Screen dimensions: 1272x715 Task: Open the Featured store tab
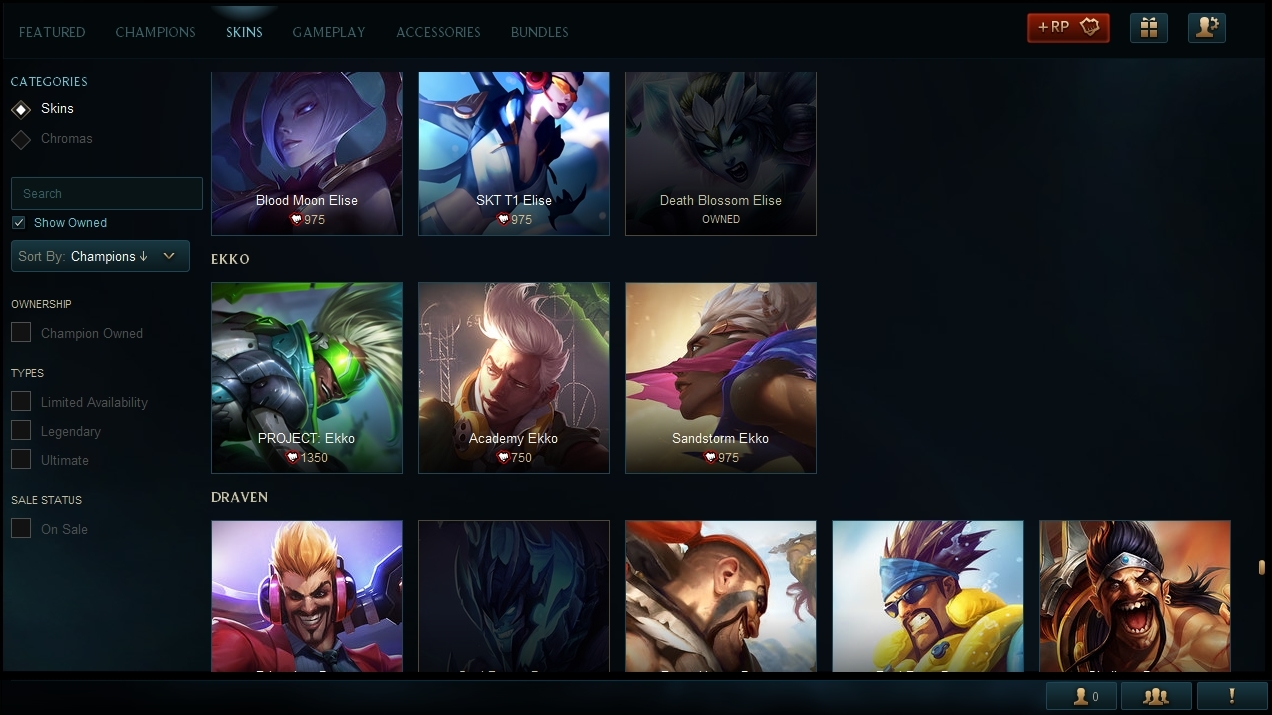pyautogui.click(x=52, y=32)
